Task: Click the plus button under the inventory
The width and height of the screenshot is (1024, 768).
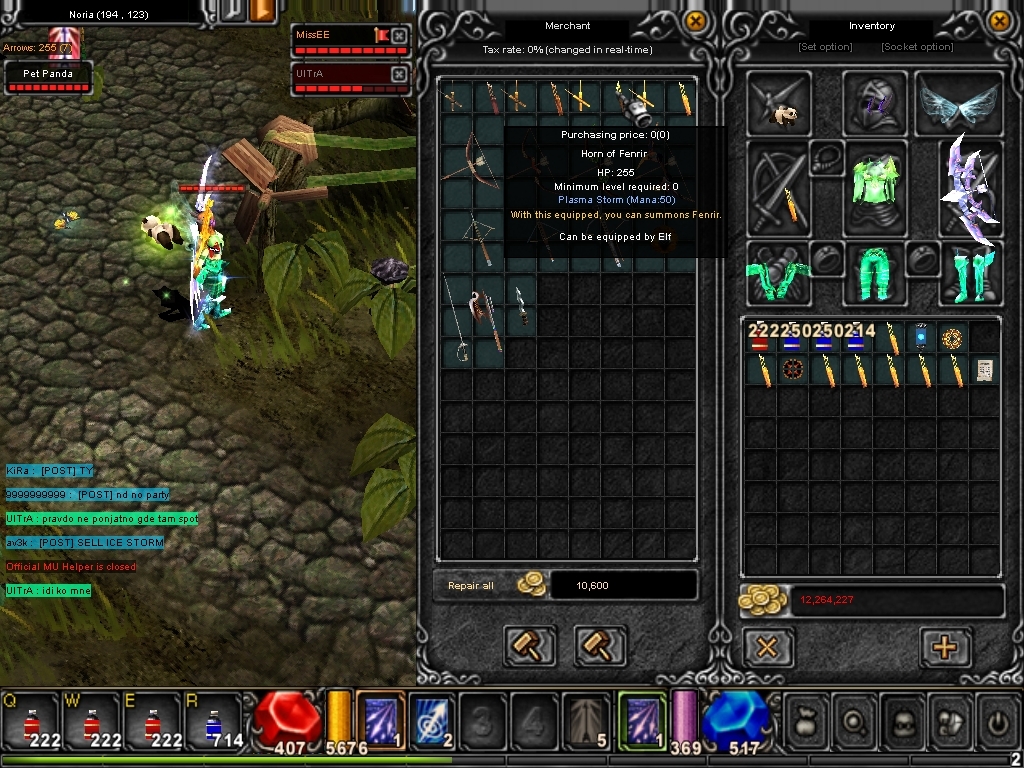Action: [x=944, y=647]
